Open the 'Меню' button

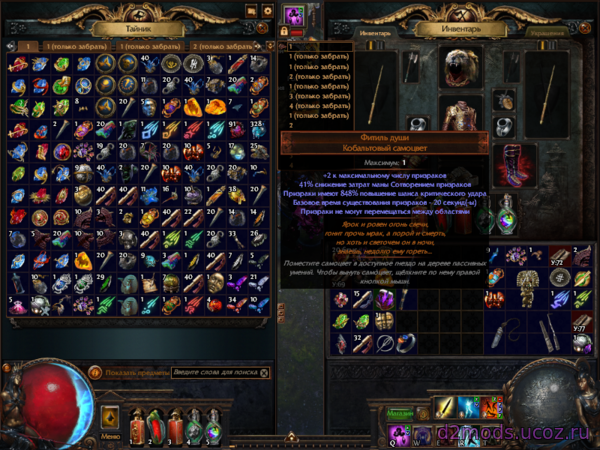click(x=110, y=436)
